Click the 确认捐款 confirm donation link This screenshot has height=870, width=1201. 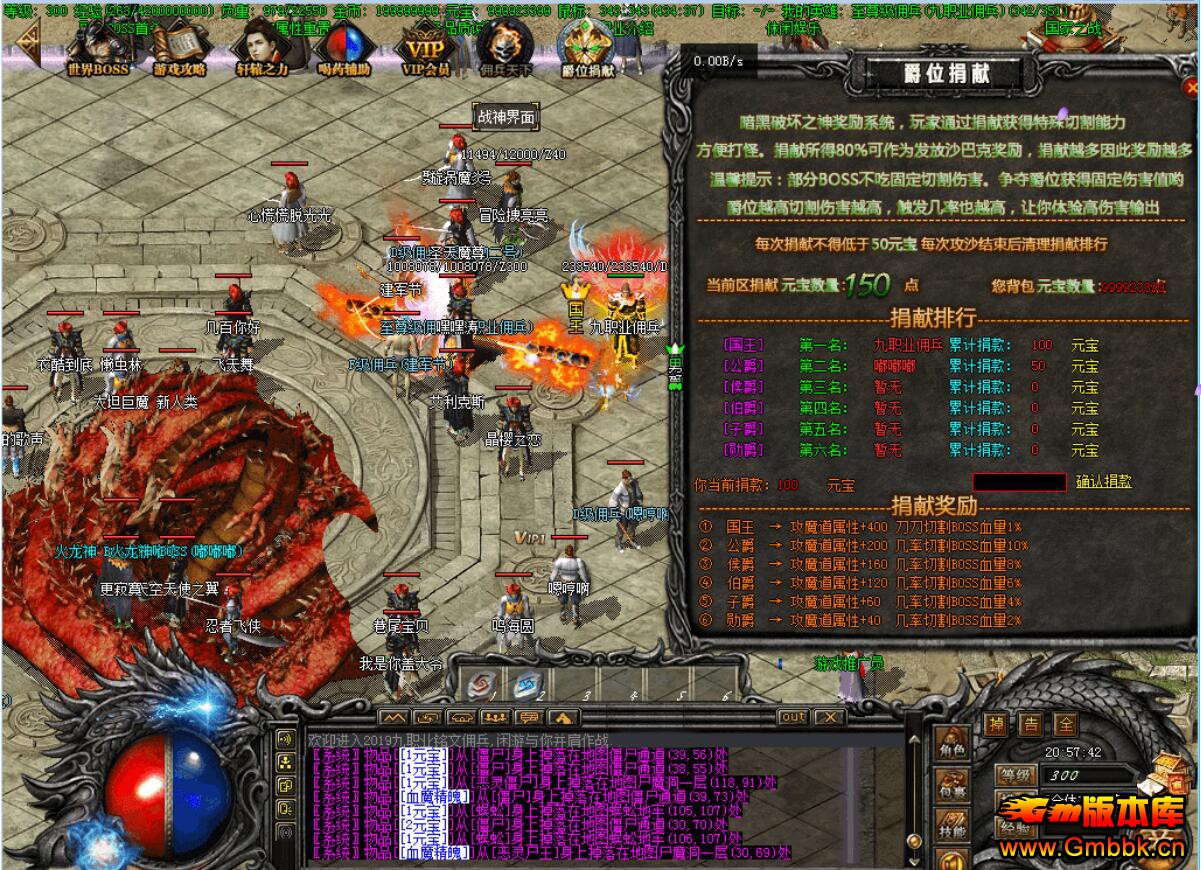(x=1104, y=482)
